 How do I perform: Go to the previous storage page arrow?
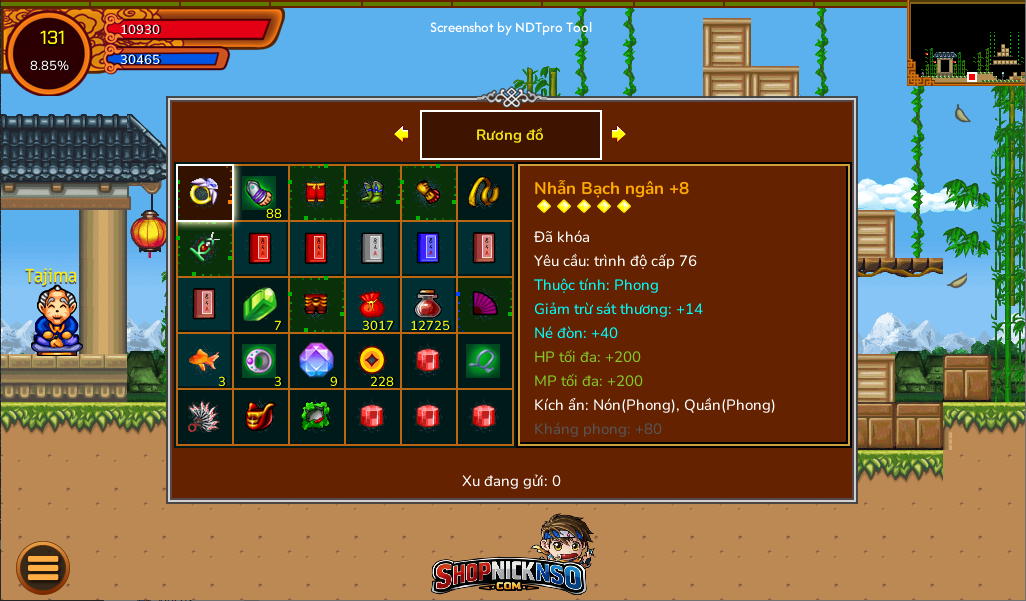point(401,134)
